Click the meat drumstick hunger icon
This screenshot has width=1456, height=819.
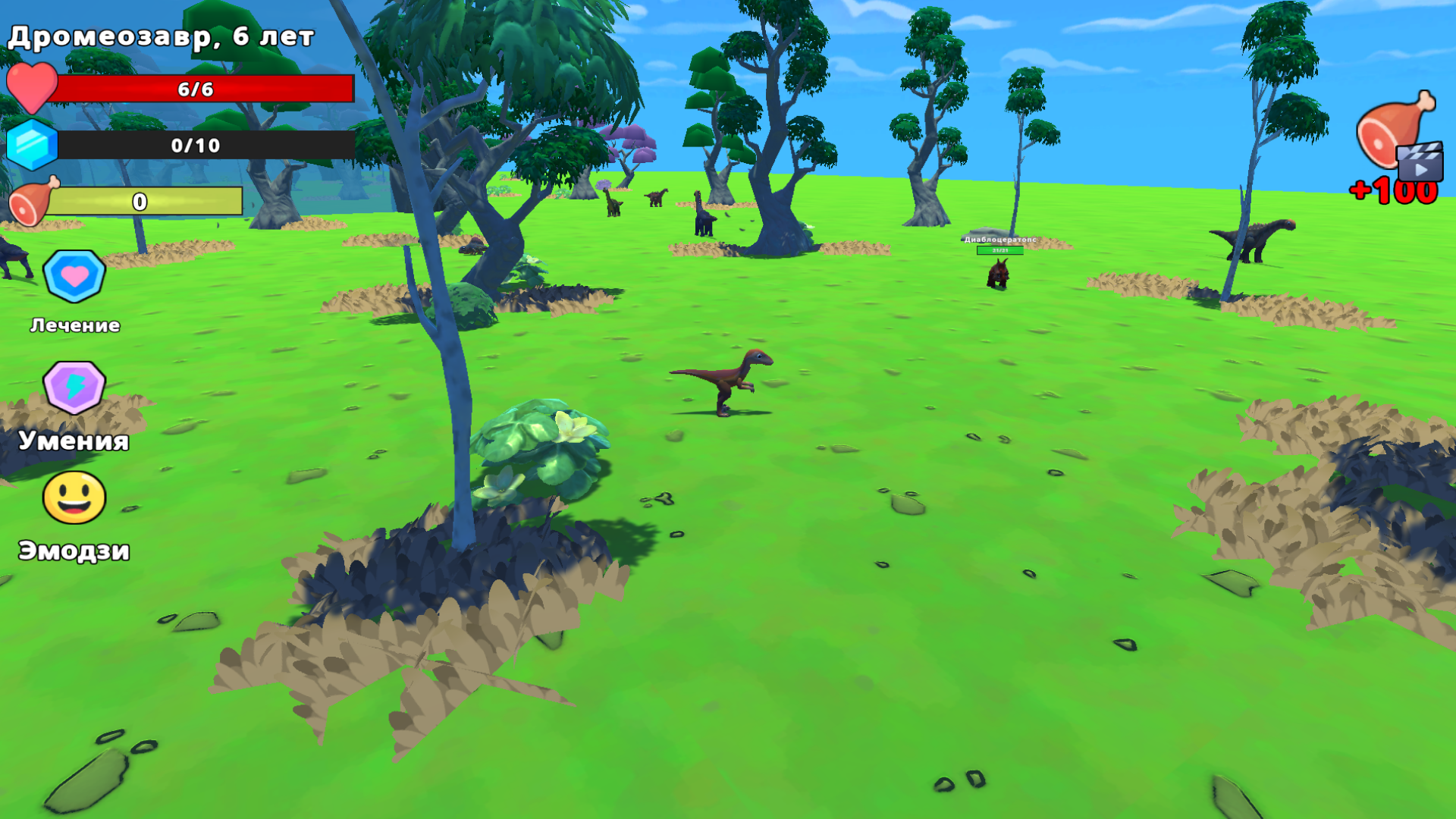[32, 200]
